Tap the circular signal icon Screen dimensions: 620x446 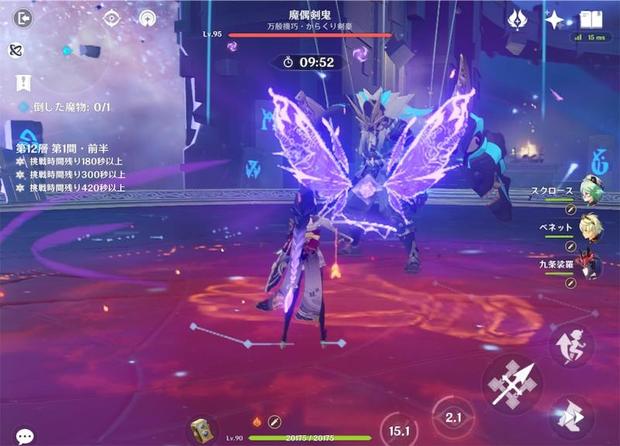tap(147, 17)
